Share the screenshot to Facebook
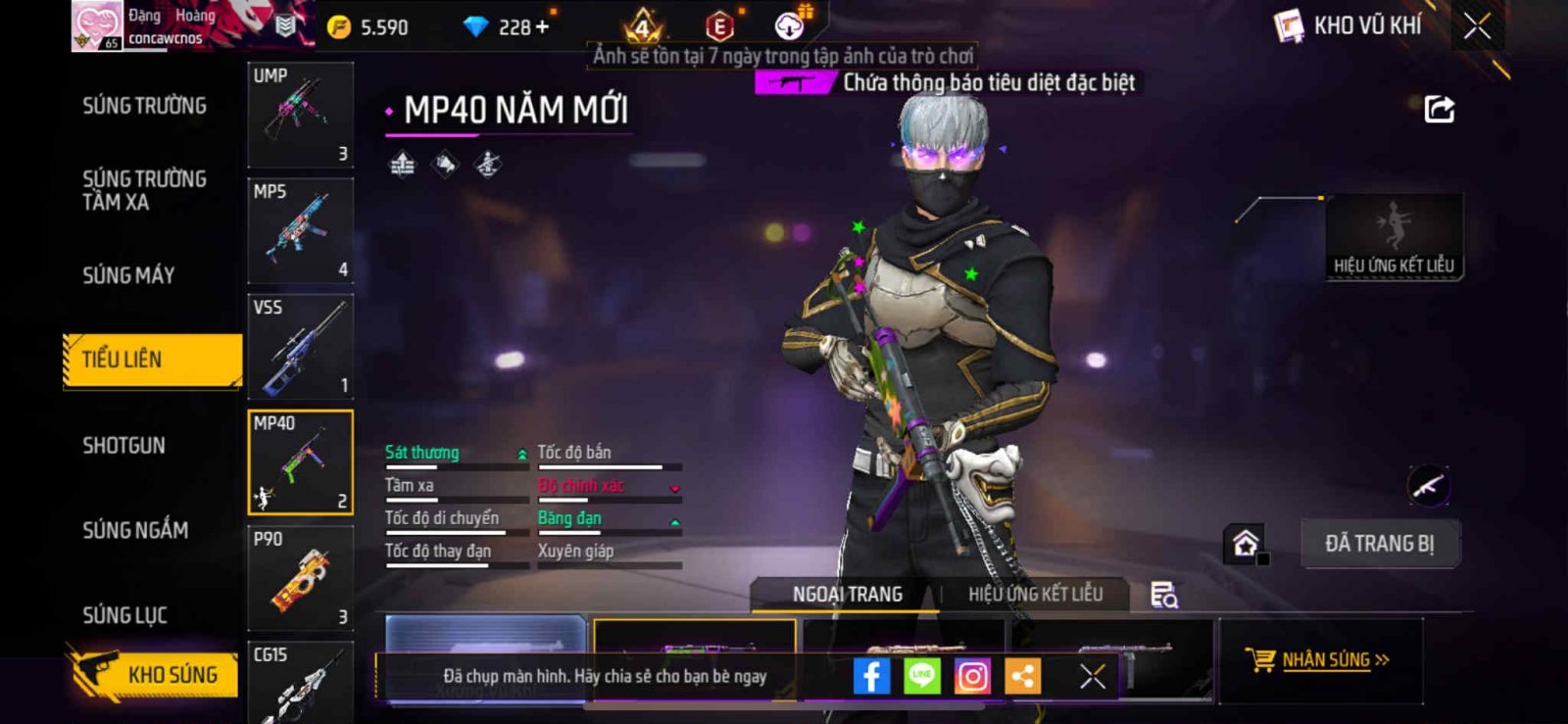Viewport: 1568px width, 724px height. [x=871, y=676]
